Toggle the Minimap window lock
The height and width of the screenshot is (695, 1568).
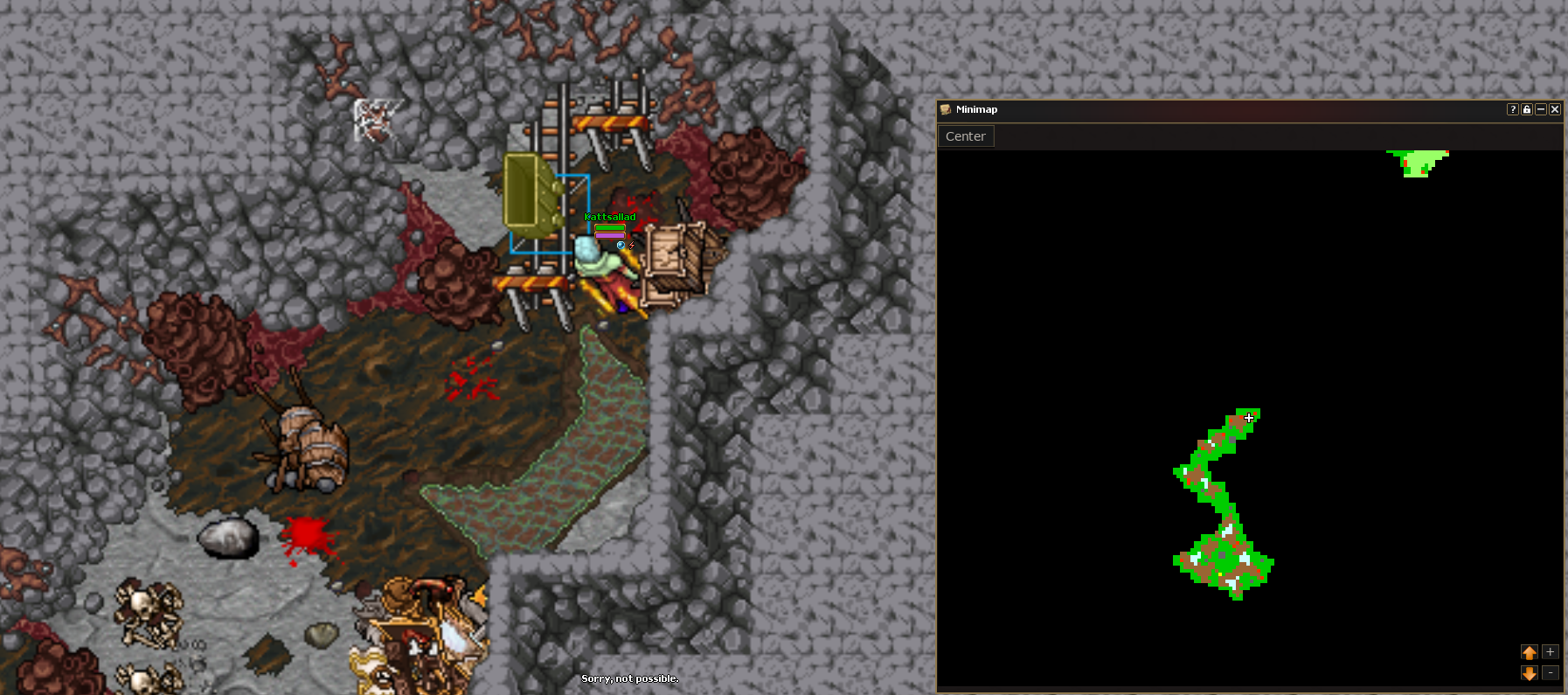[x=1527, y=109]
